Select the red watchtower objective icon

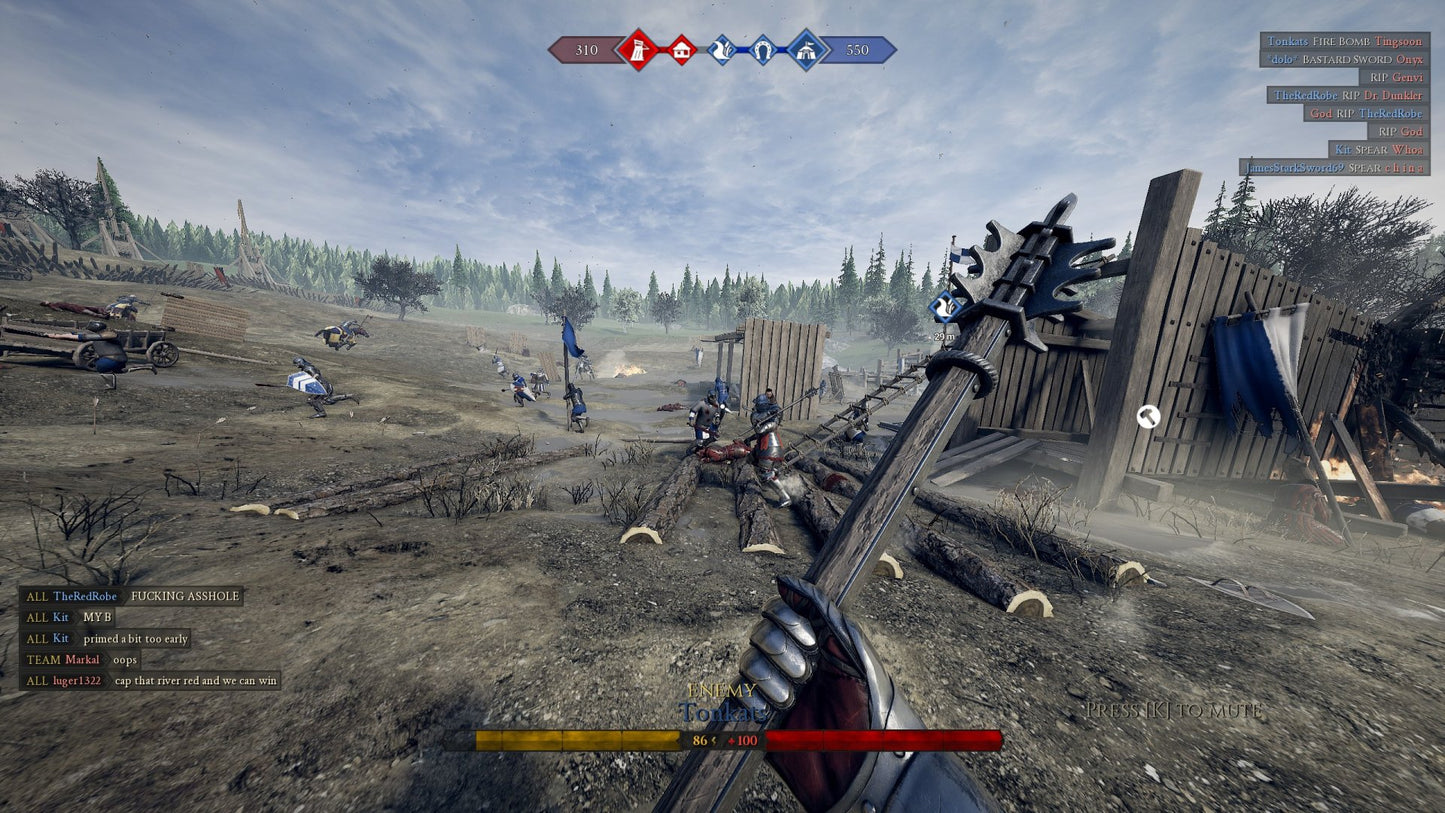pos(638,50)
